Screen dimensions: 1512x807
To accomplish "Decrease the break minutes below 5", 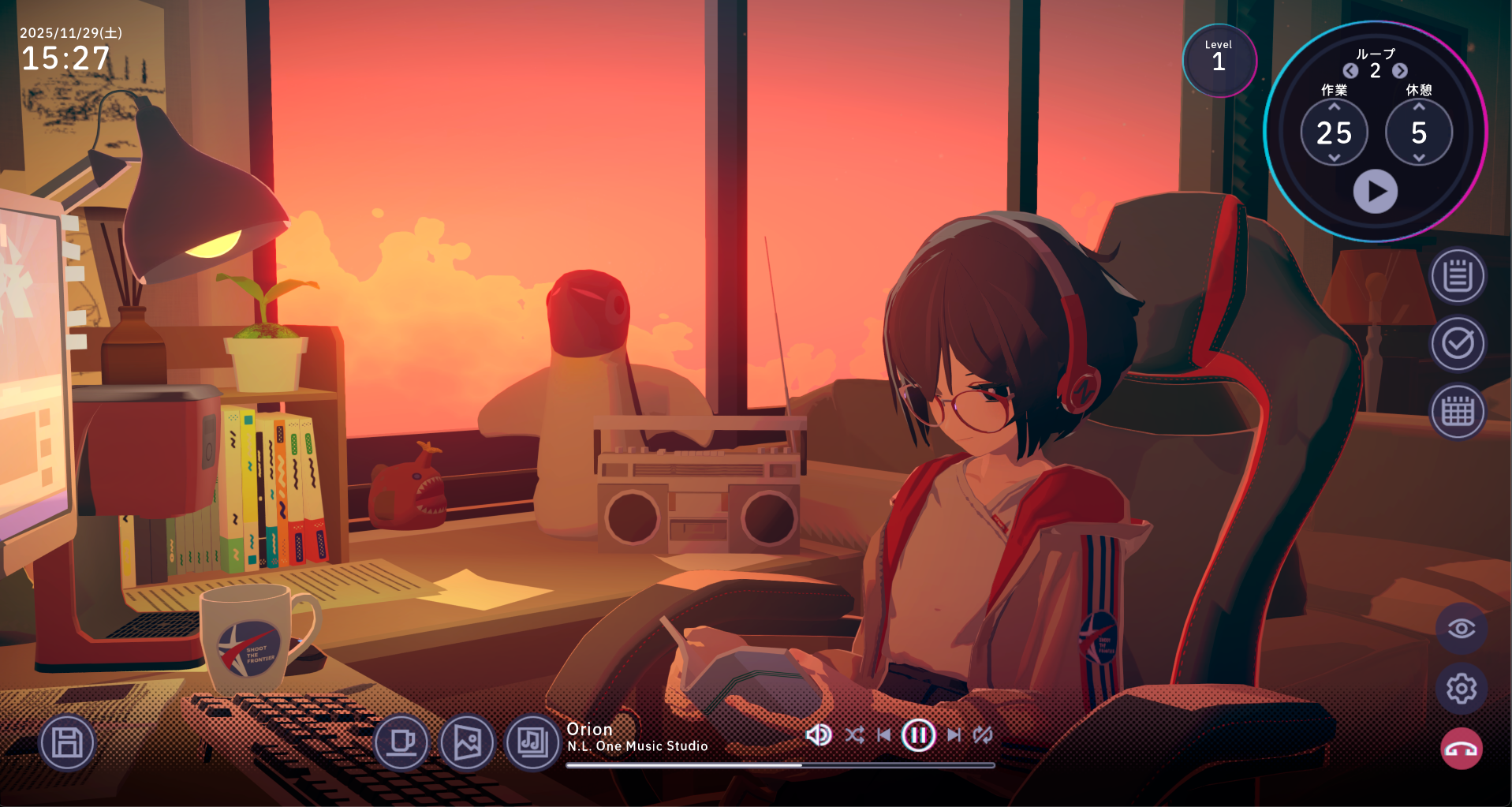I will tap(1418, 158).
